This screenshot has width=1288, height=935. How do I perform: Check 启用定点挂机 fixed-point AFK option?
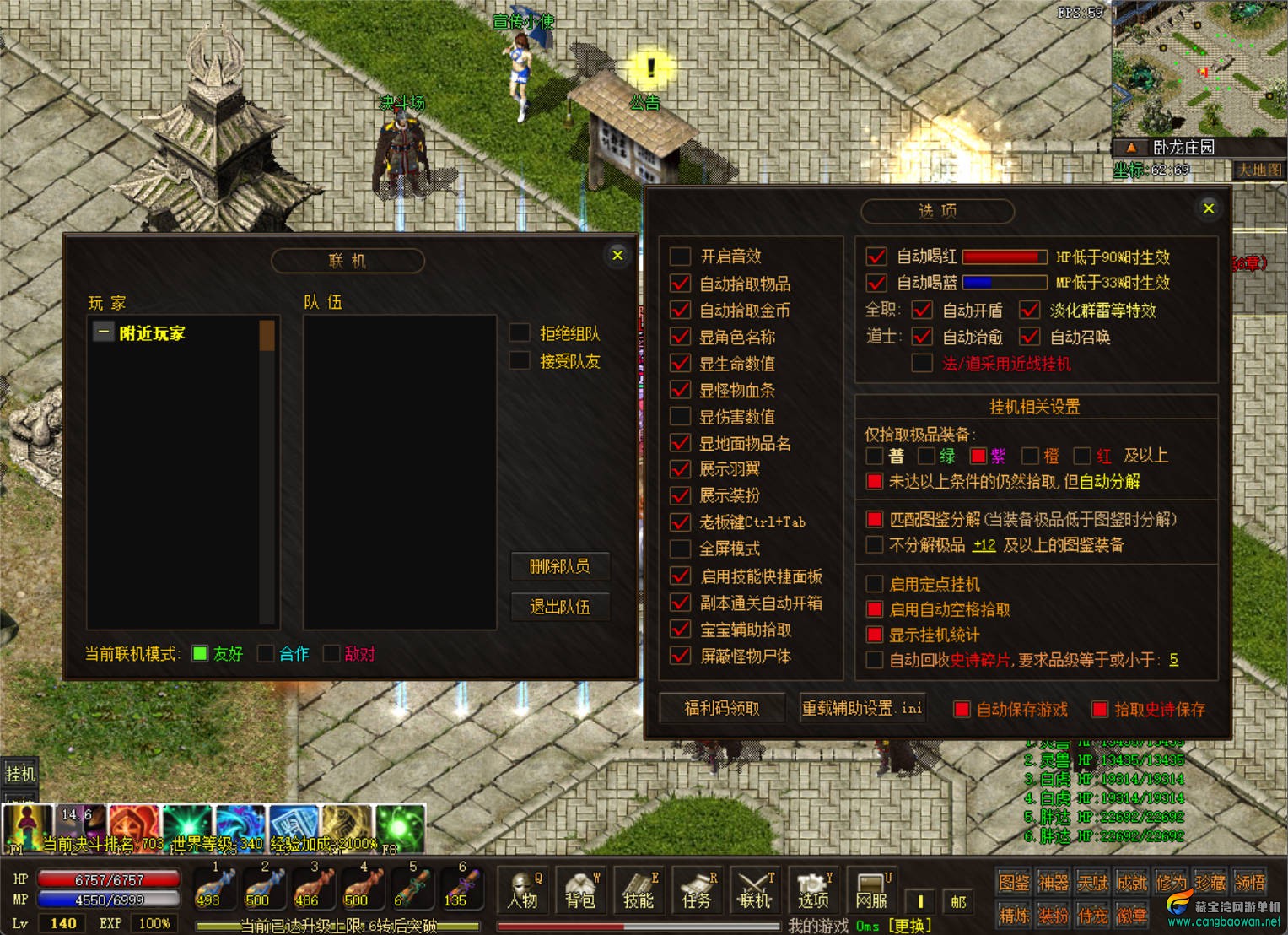click(875, 584)
